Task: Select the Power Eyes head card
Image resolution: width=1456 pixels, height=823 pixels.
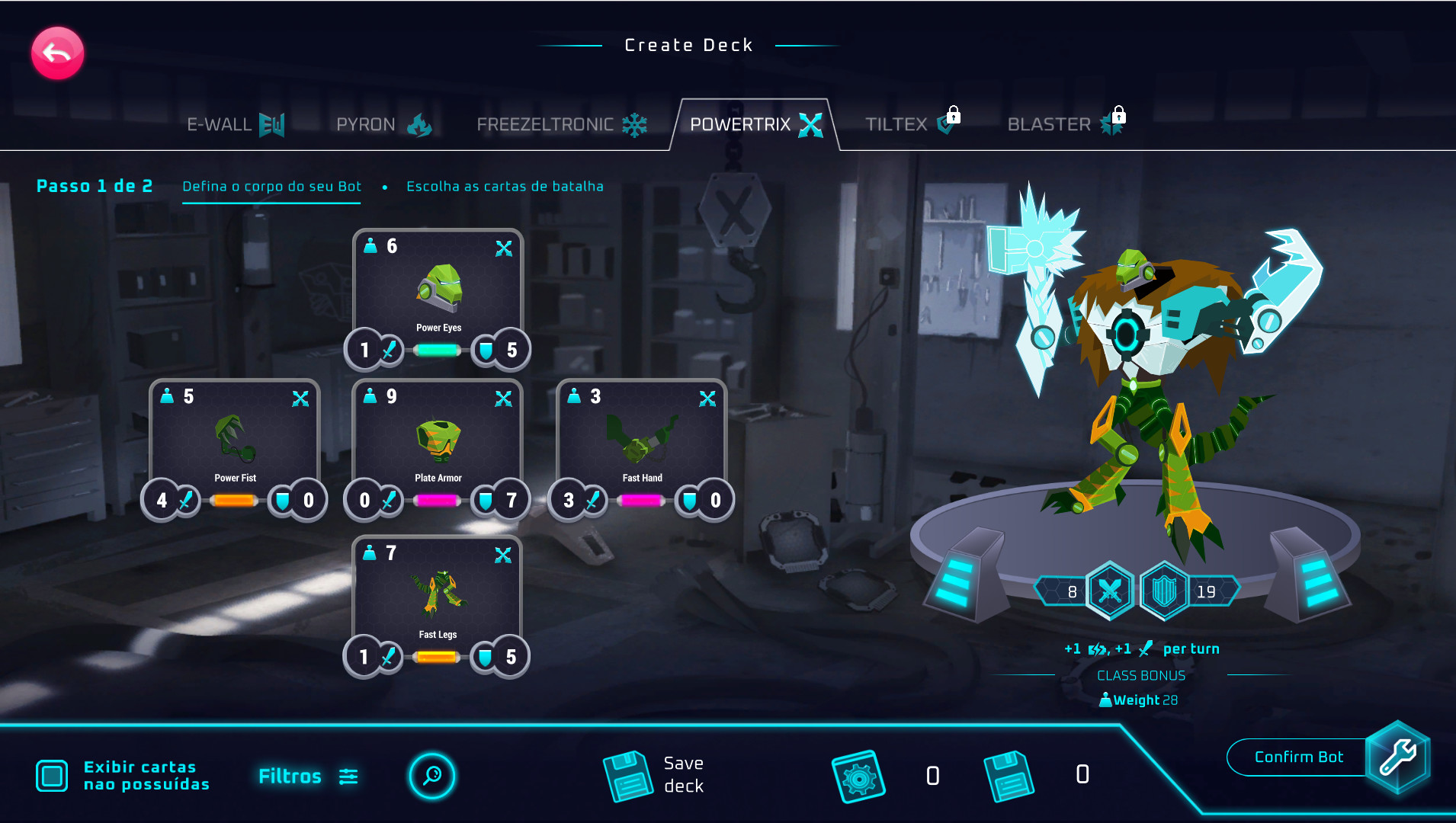Action: click(438, 290)
